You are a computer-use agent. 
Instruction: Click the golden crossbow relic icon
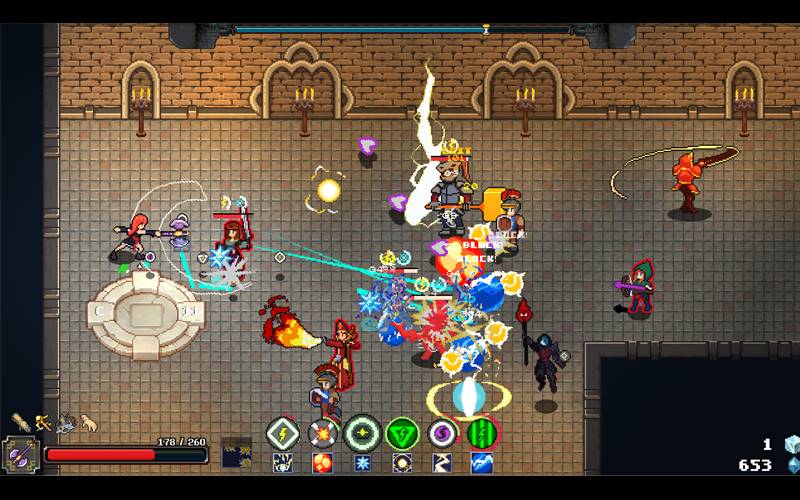click(43, 422)
